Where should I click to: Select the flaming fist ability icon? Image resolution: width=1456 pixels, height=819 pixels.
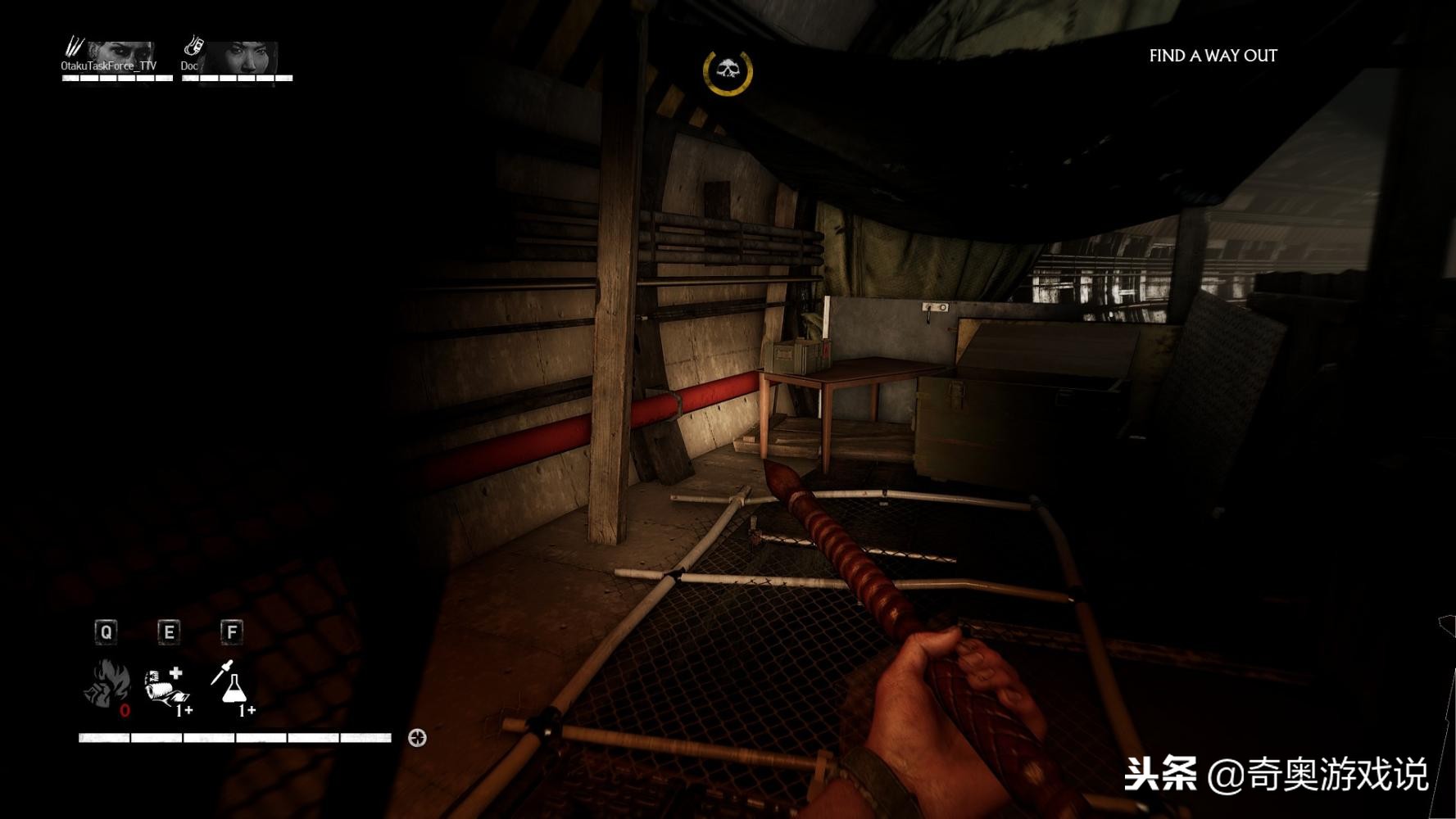(x=107, y=685)
